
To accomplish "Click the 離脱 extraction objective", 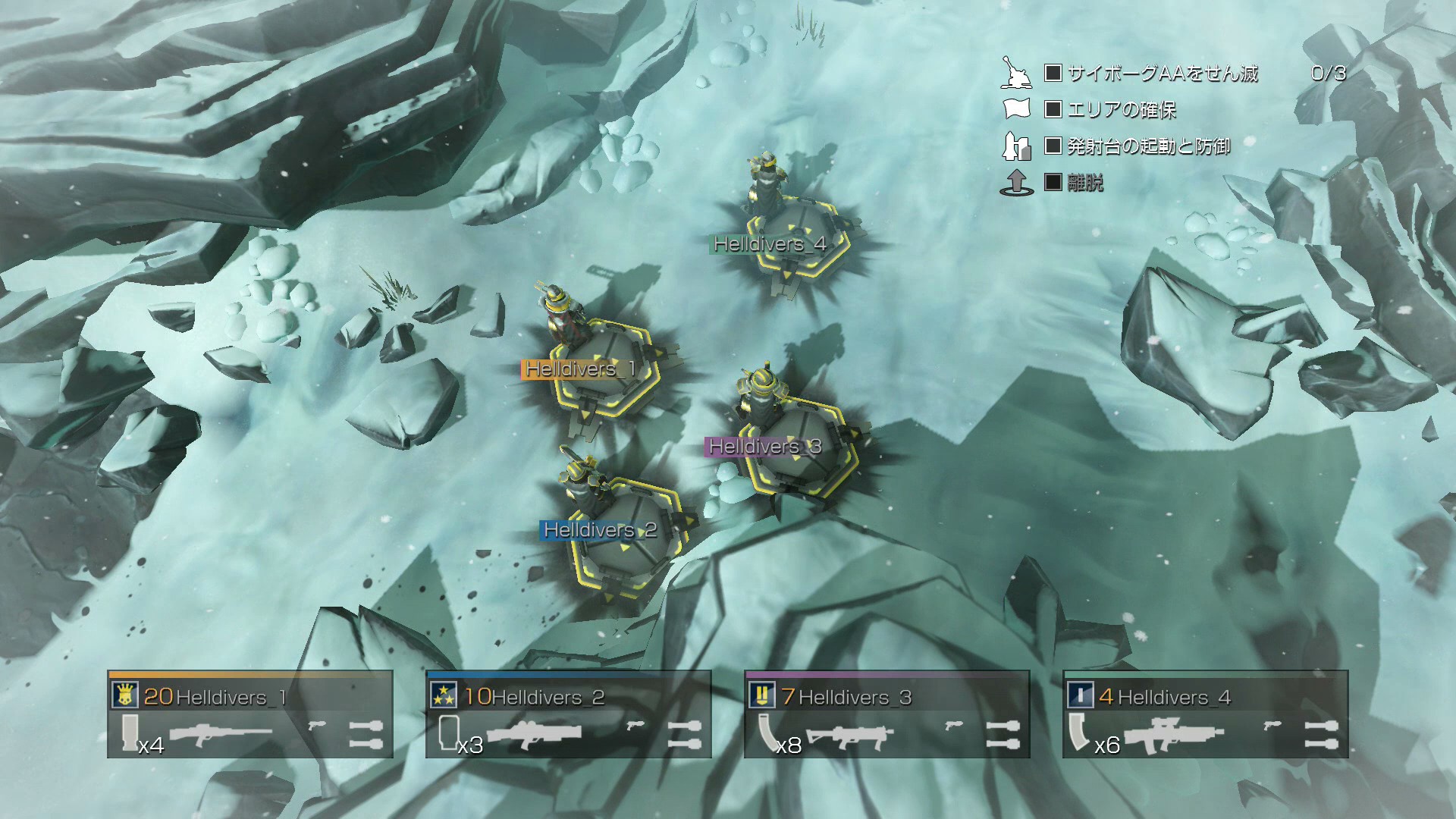I will 1084,183.
